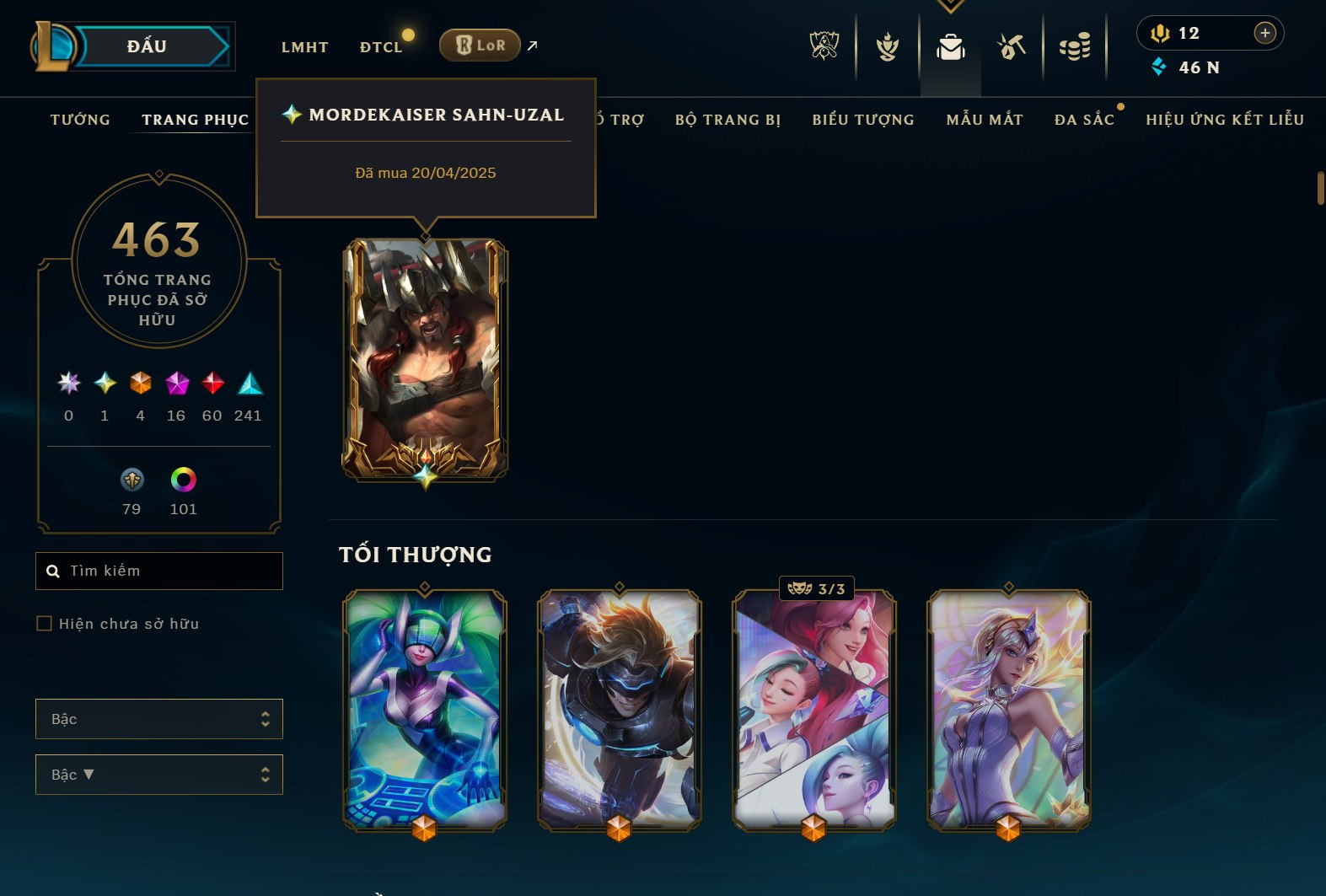Switch to the TƯỚNG tab
Screen dimensions: 1326x896
tap(79, 120)
